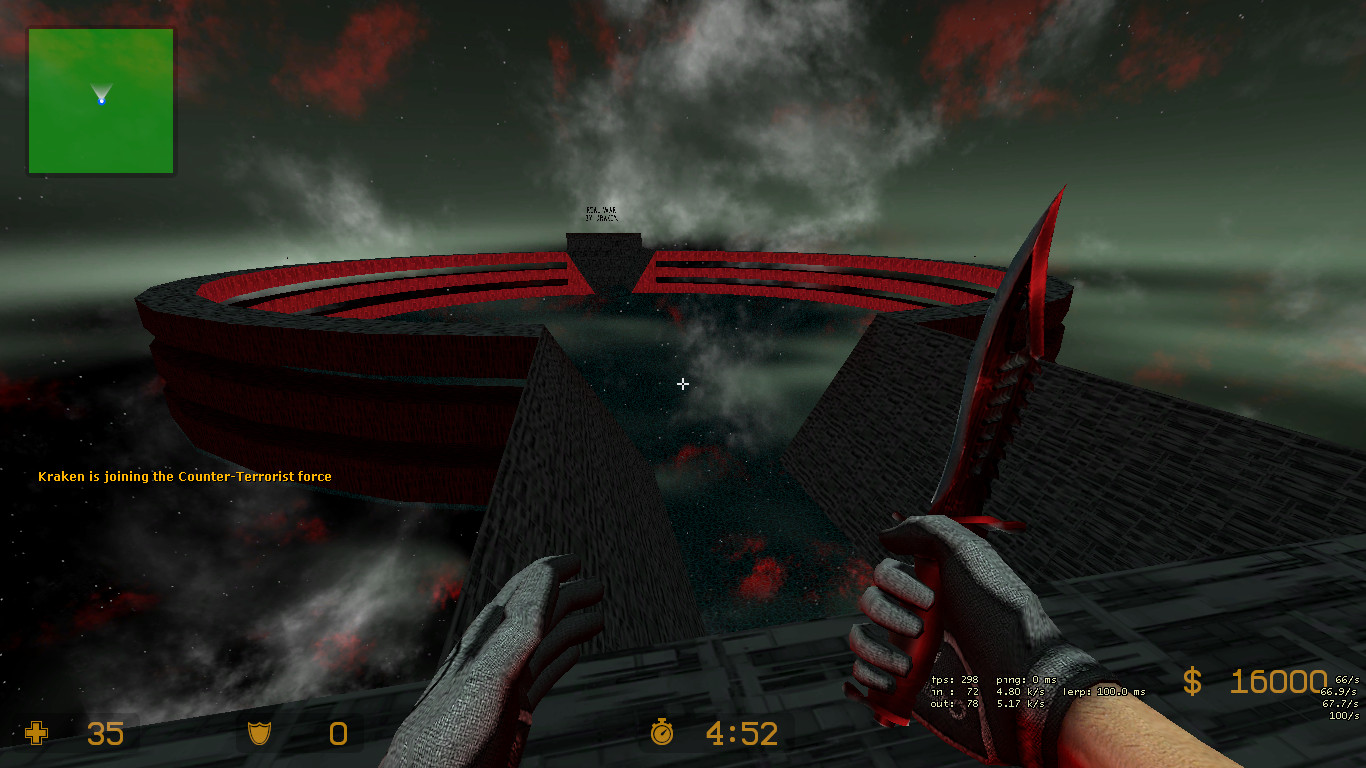Click the health cross icon
The height and width of the screenshot is (768, 1366).
pos(36,734)
